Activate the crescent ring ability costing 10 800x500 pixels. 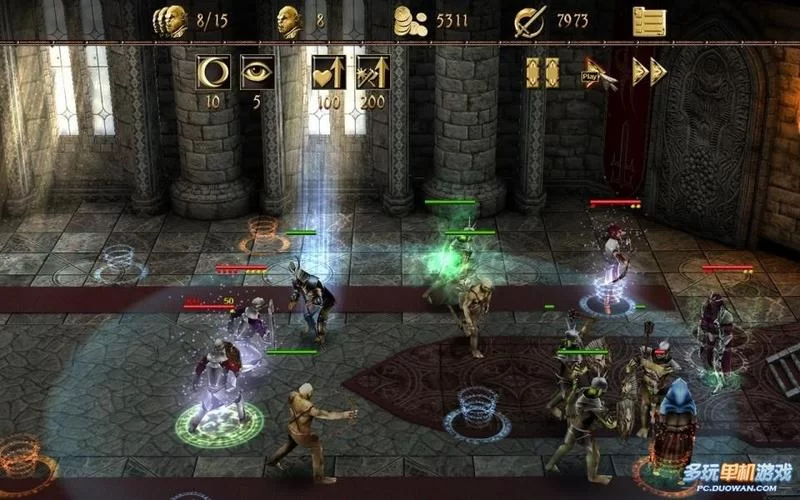click(x=215, y=72)
